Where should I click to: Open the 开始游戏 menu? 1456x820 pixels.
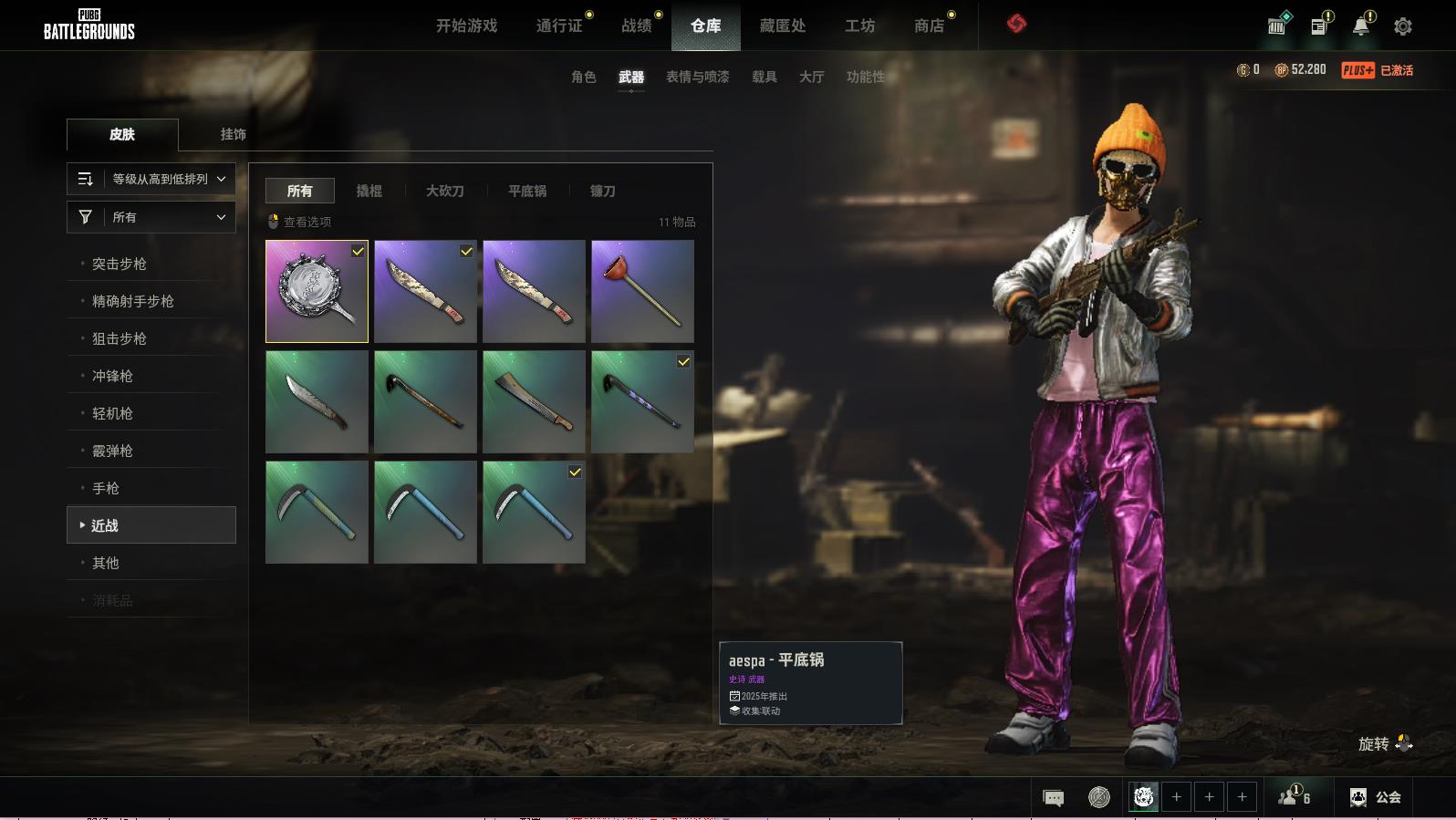click(x=466, y=26)
